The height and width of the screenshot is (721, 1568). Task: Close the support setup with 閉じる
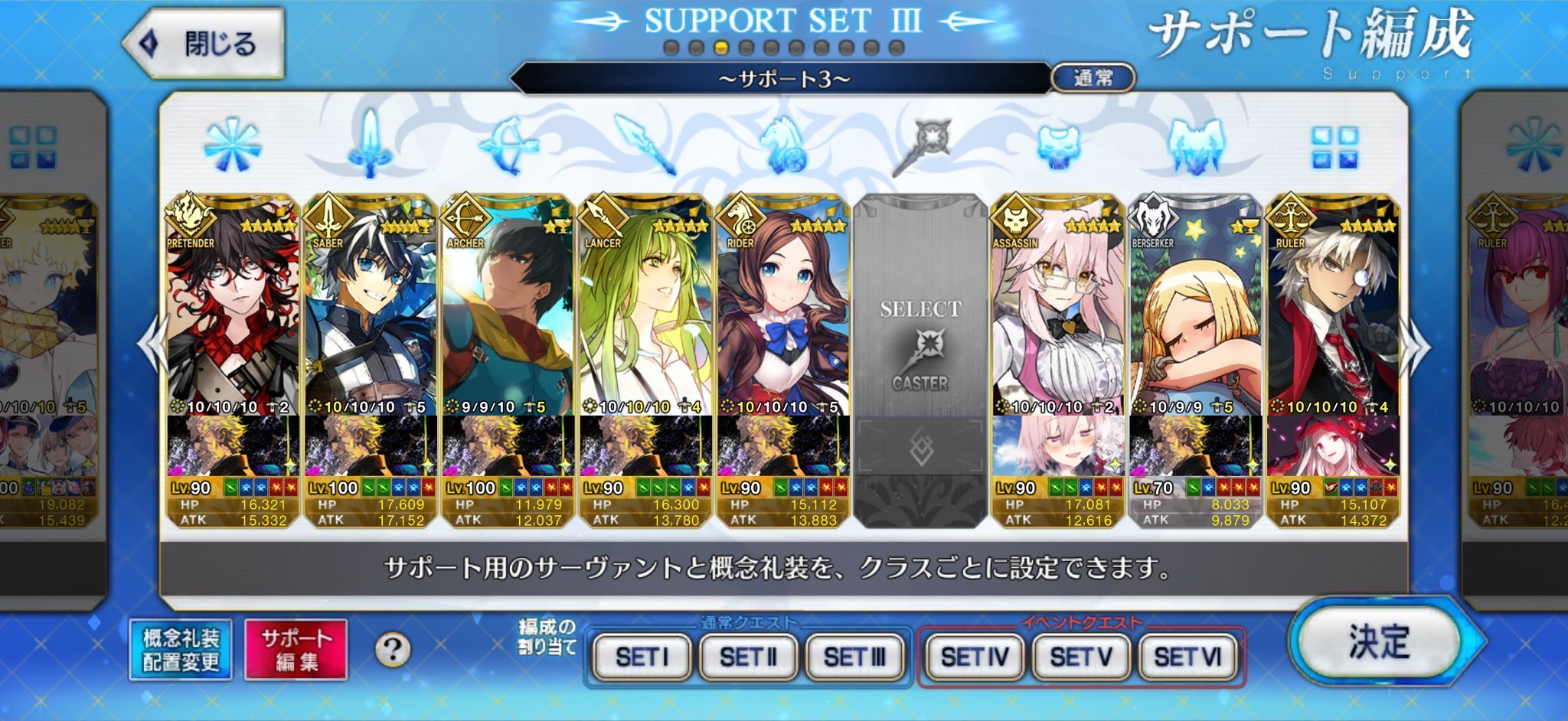click(x=205, y=44)
